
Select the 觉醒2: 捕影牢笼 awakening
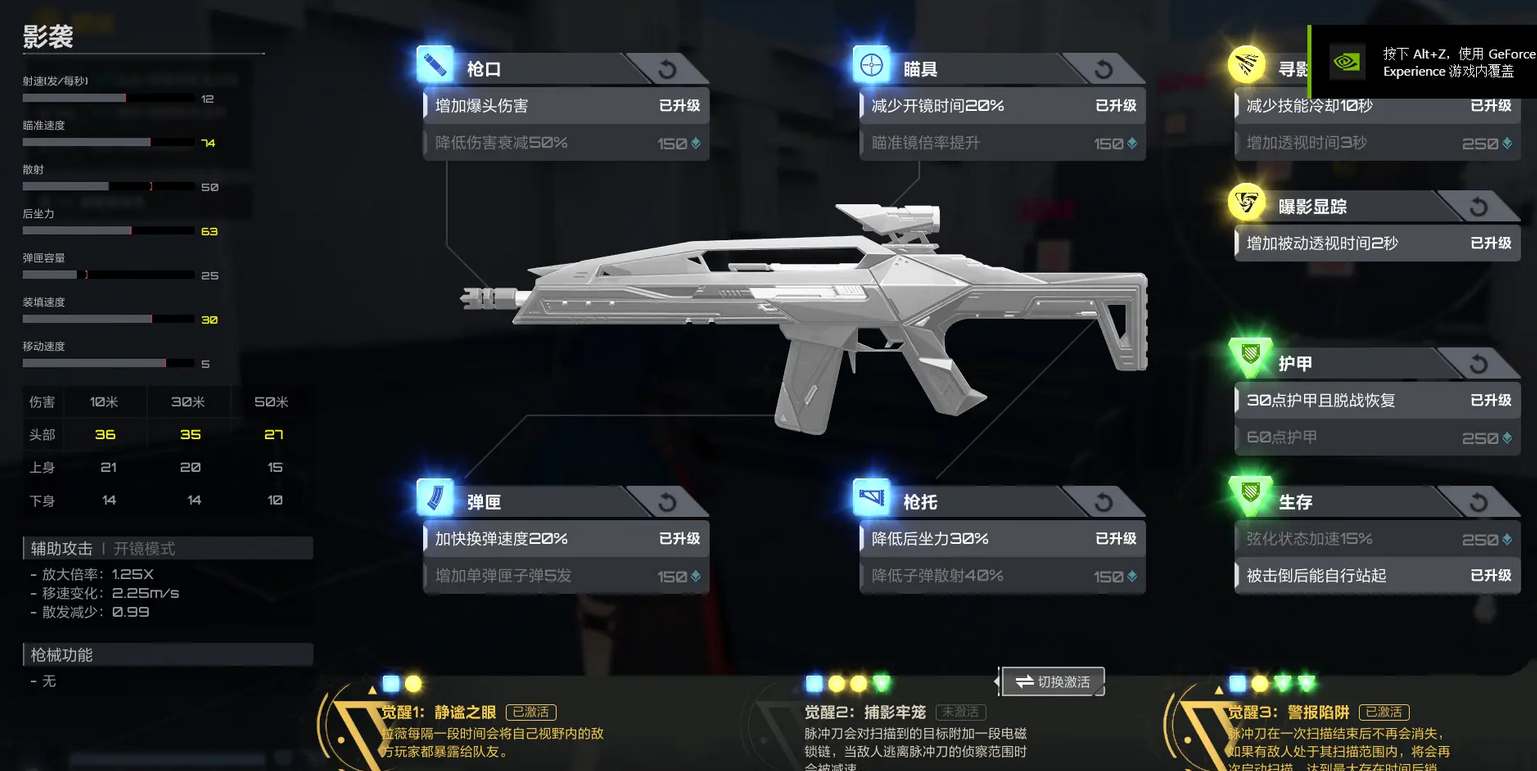(866, 712)
